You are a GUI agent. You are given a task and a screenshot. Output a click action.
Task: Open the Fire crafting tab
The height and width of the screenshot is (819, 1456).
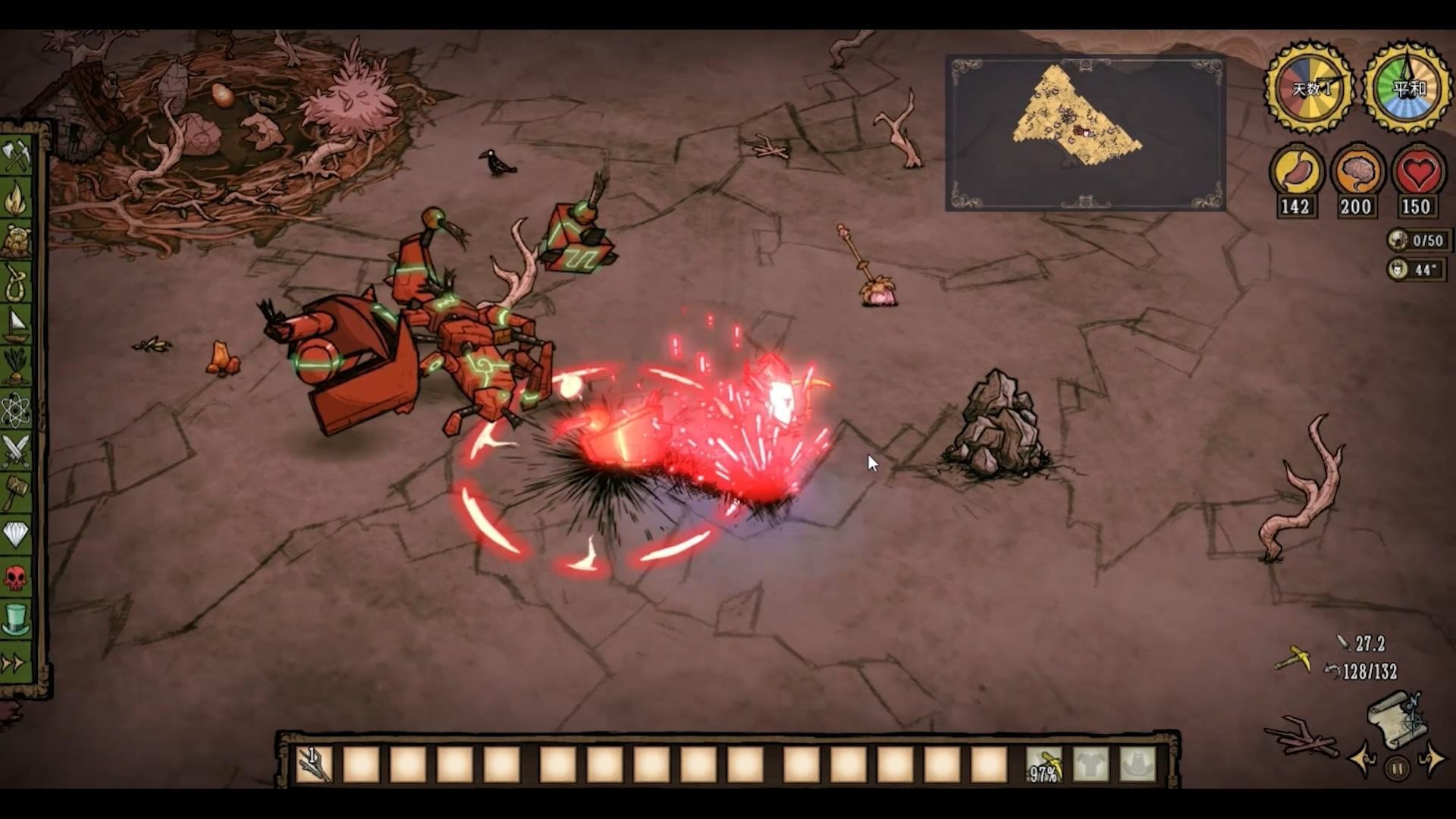click(x=16, y=199)
